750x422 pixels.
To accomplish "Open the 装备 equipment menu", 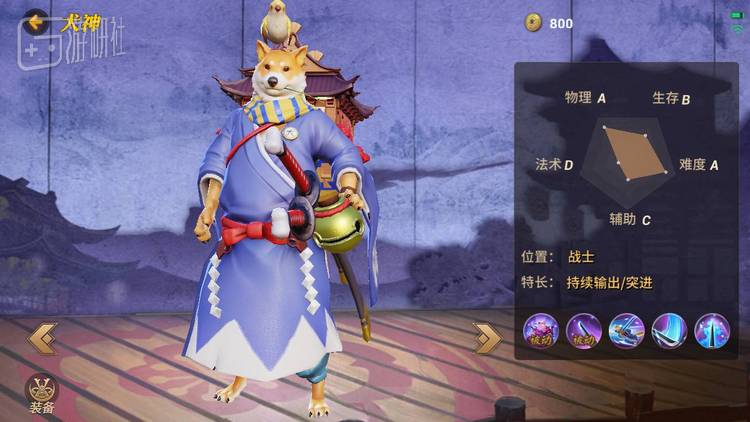I will tap(41, 393).
